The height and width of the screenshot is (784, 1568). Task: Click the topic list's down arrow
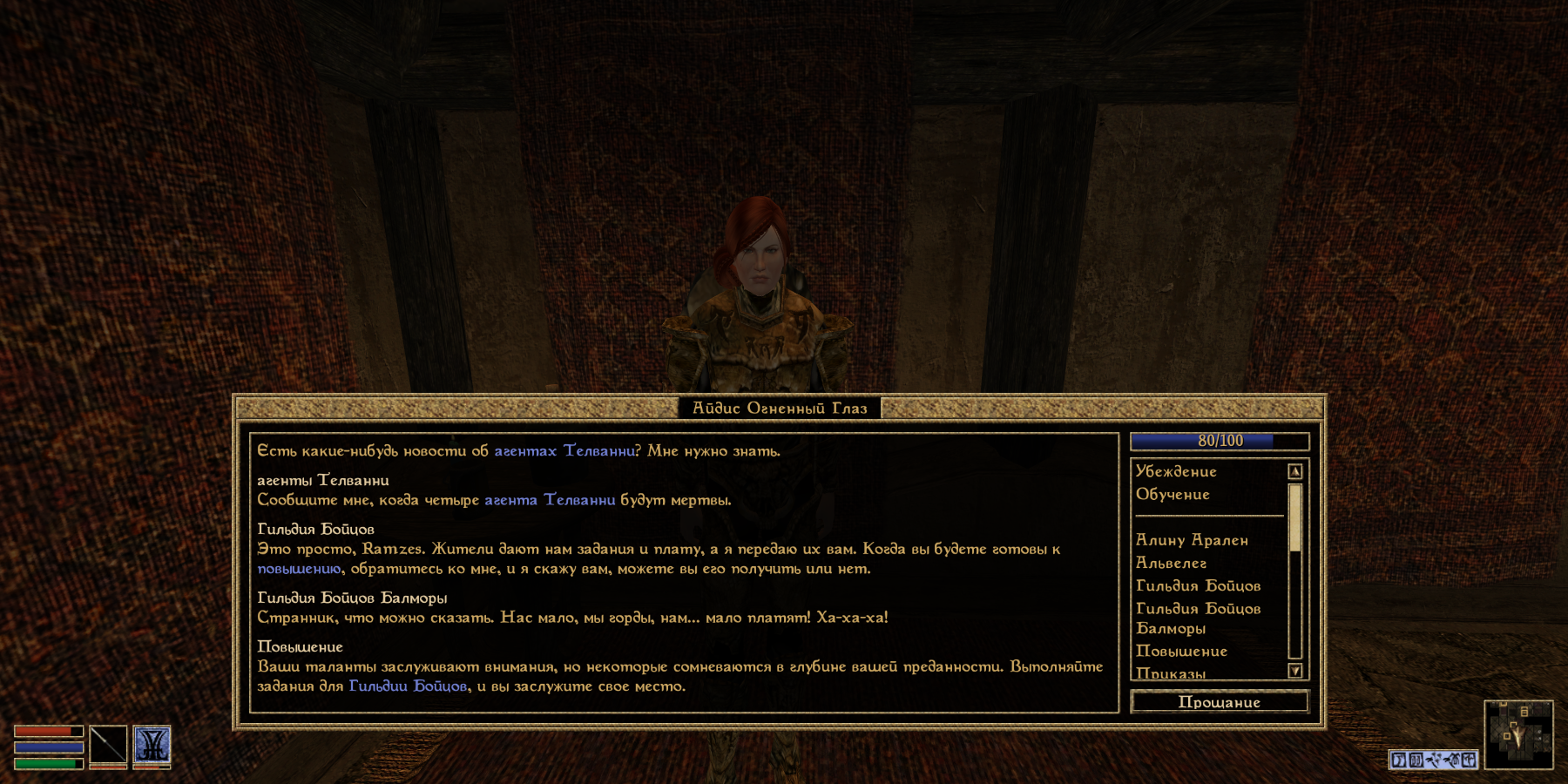[x=1295, y=671]
